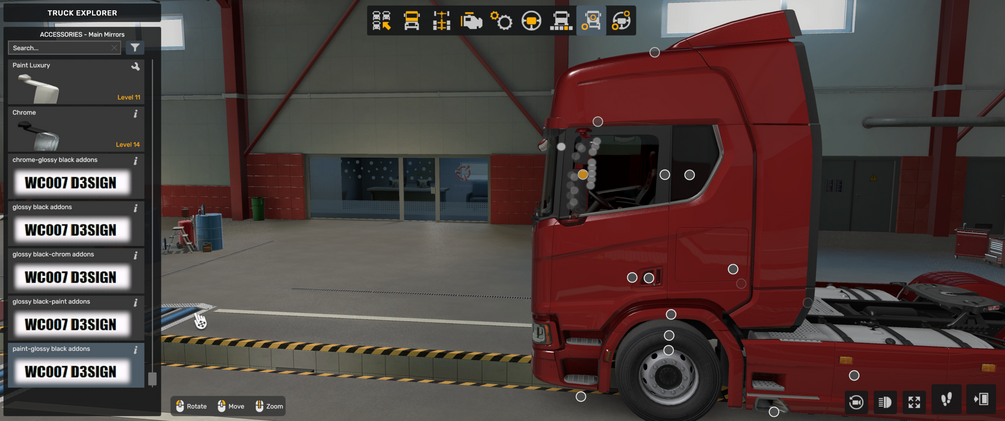This screenshot has height=421, width=1005.
Task: Open the chassis category icon
Action: pyautogui.click(x=441, y=21)
